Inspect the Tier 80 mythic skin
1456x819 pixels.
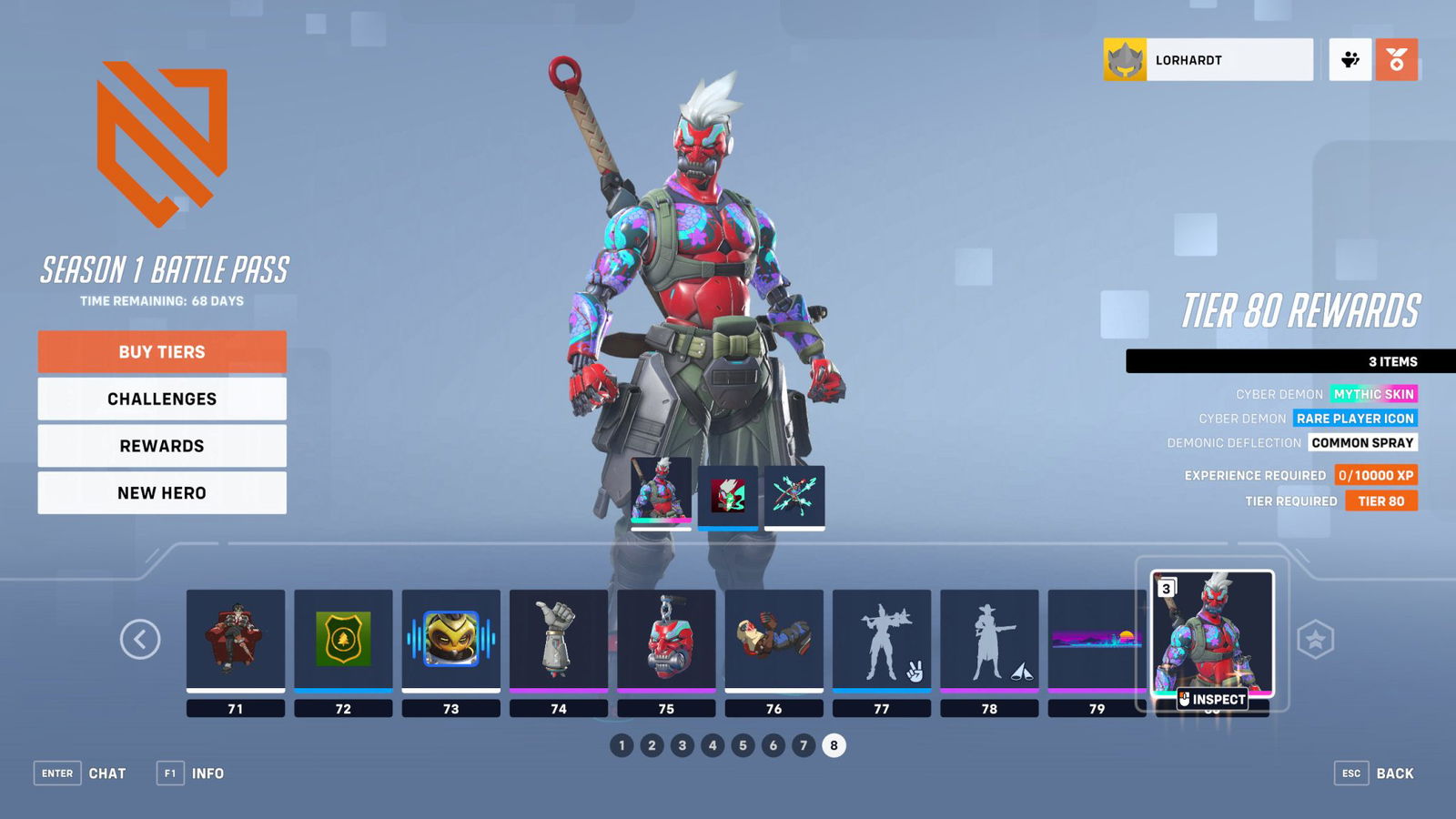pos(1214,699)
